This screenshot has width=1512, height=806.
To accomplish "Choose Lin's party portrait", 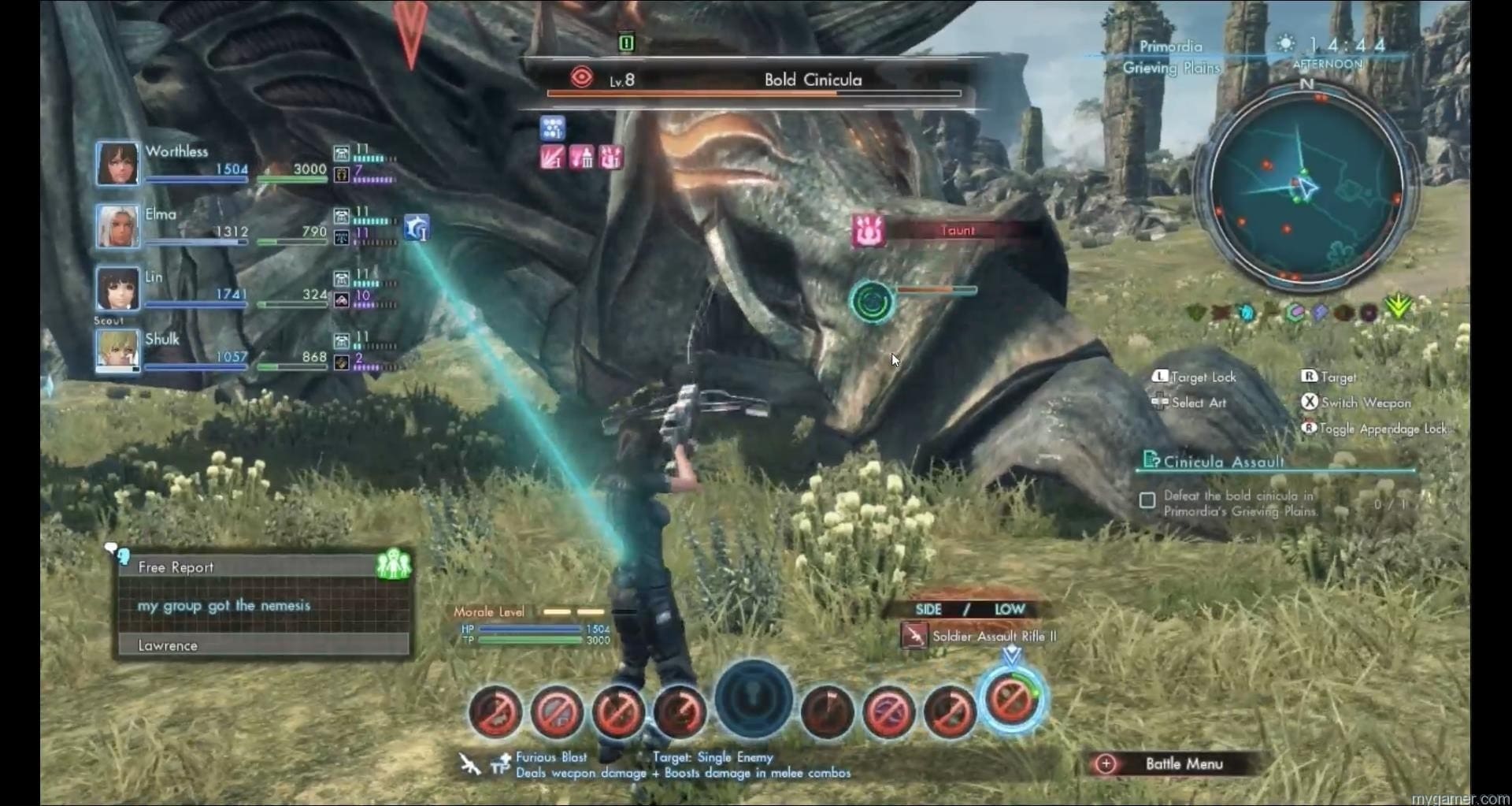I will pos(117,288).
